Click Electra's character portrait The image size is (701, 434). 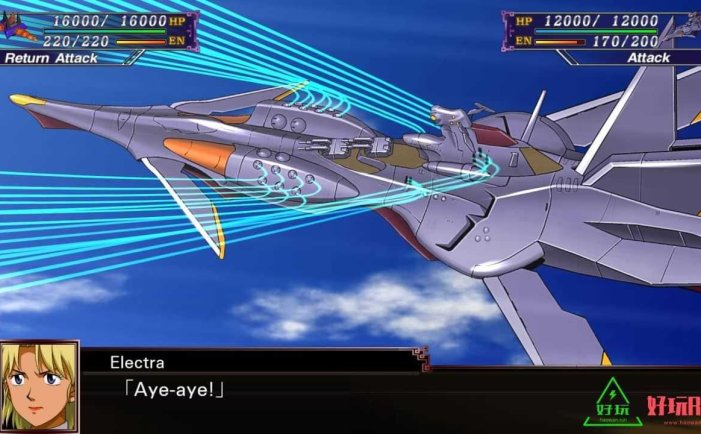(x=39, y=387)
